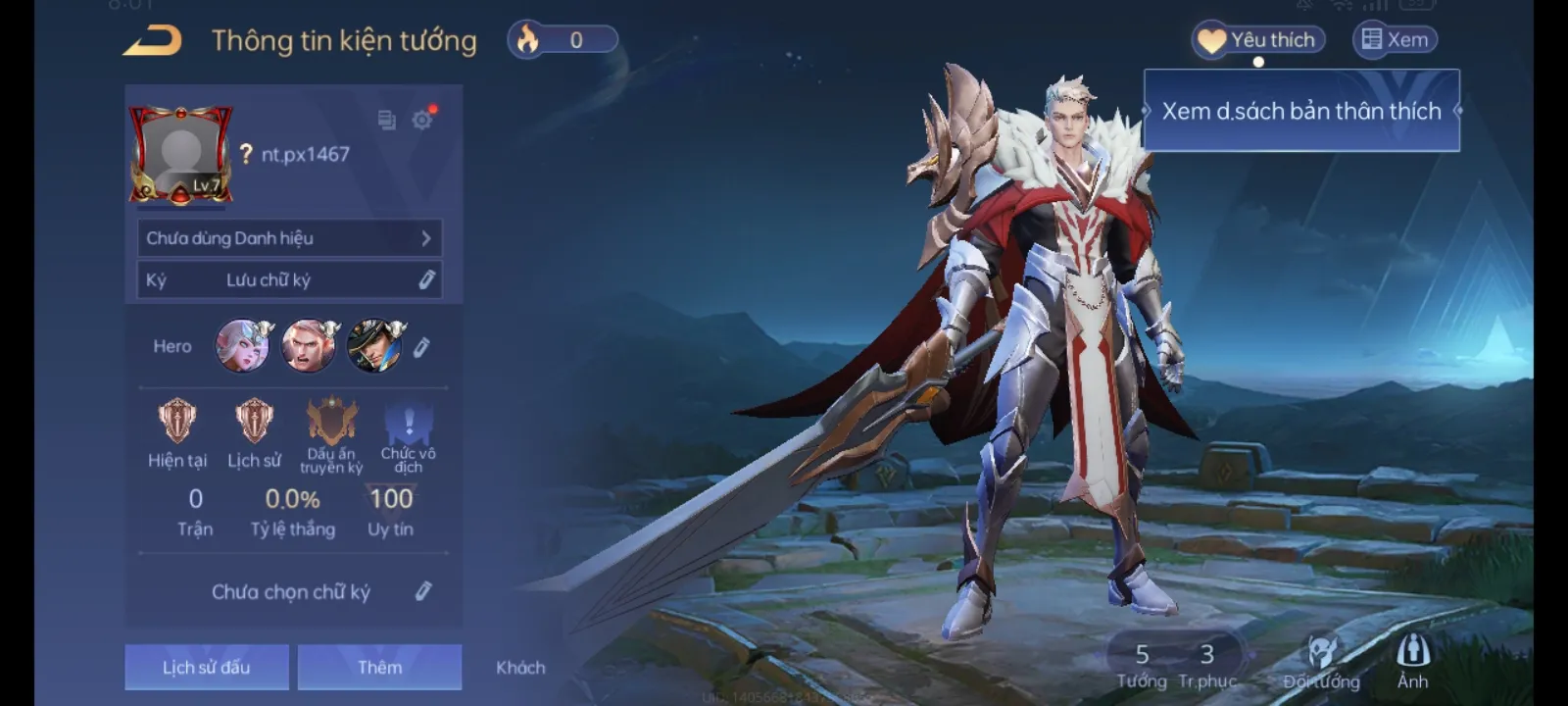Expand the Chưa dùng Danh hiệu selector
The width and height of the screenshot is (1568, 706).
[x=290, y=237]
